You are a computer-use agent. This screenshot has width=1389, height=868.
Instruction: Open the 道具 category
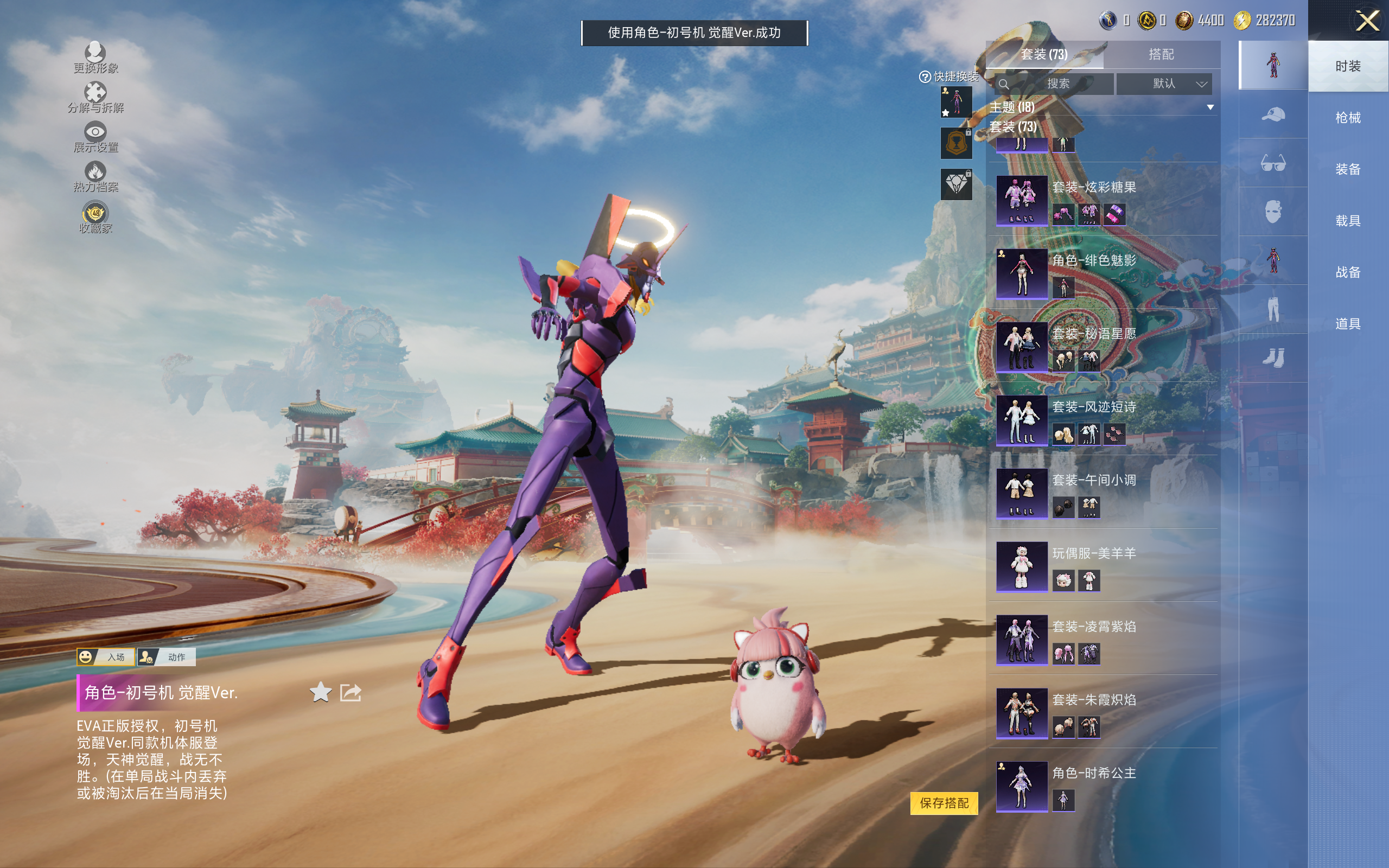point(1348,324)
